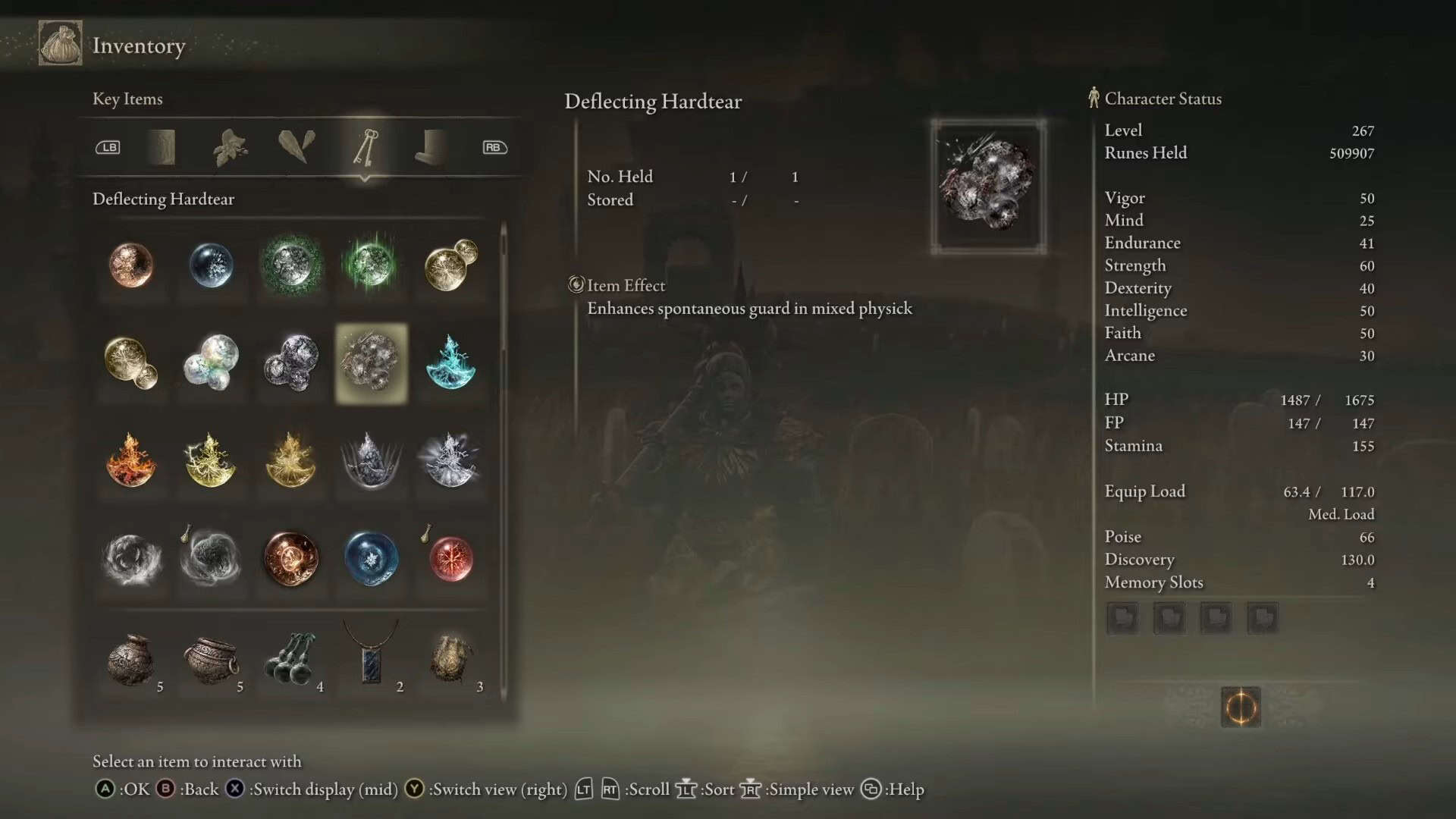Select the Deflecting Hardtear in the item grid
Image resolution: width=1456 pixels, height=819 pixels.
tap(370, 362)
